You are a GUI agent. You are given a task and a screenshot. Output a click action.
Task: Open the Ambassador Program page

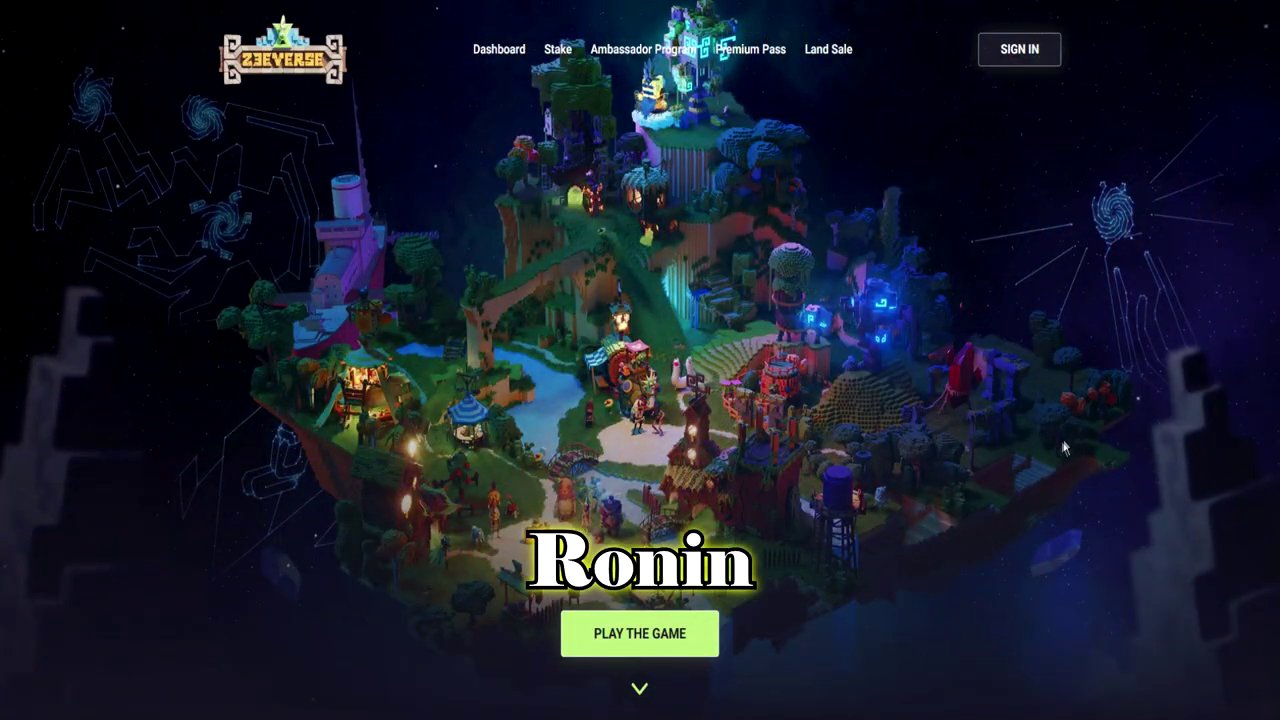point(643,49)
